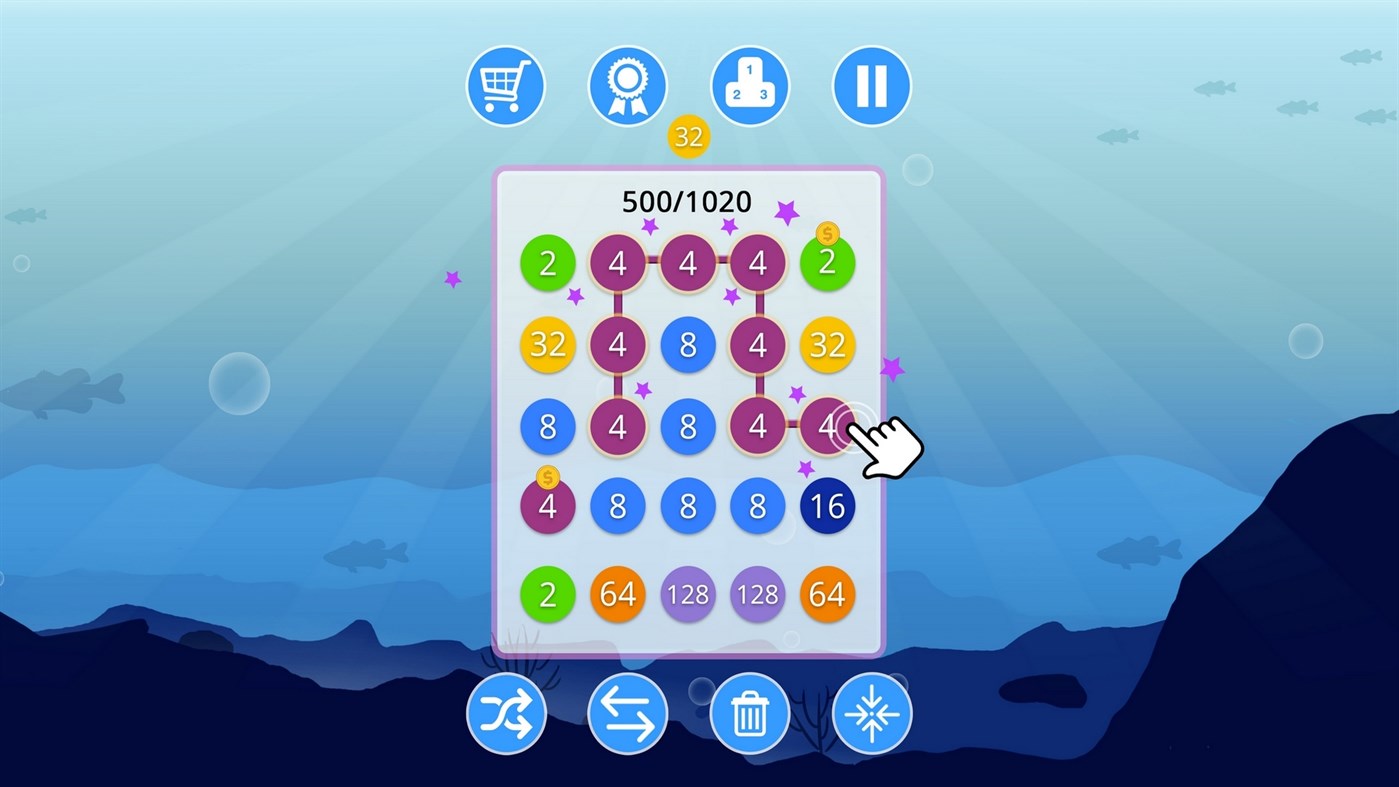Tap the orange 64 bubble in the bottom row
This screenshot has height=787, width=1399.
[618, 594]
